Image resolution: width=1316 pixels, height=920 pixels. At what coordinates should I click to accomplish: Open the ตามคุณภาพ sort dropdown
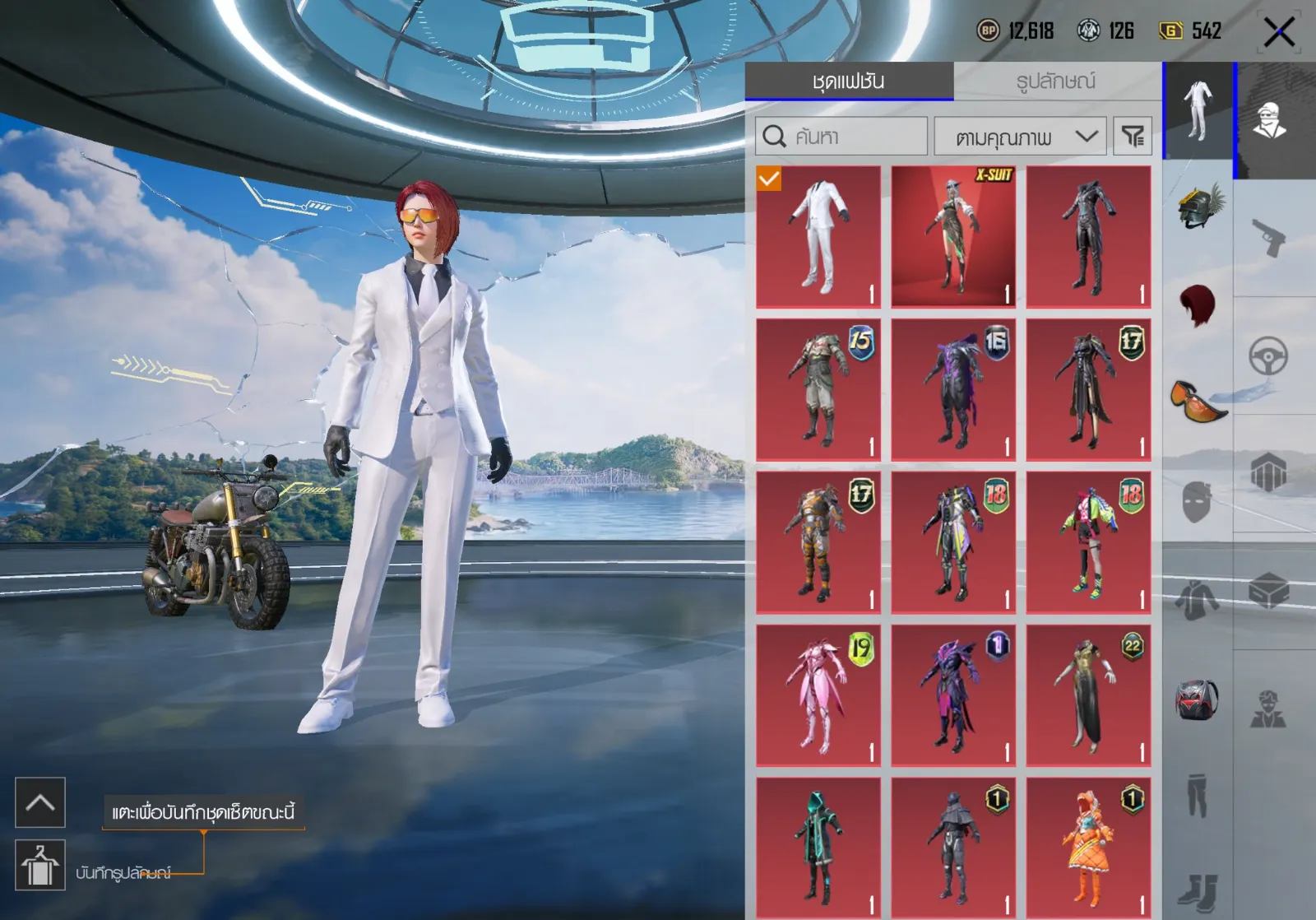(x=1021, y=136)
